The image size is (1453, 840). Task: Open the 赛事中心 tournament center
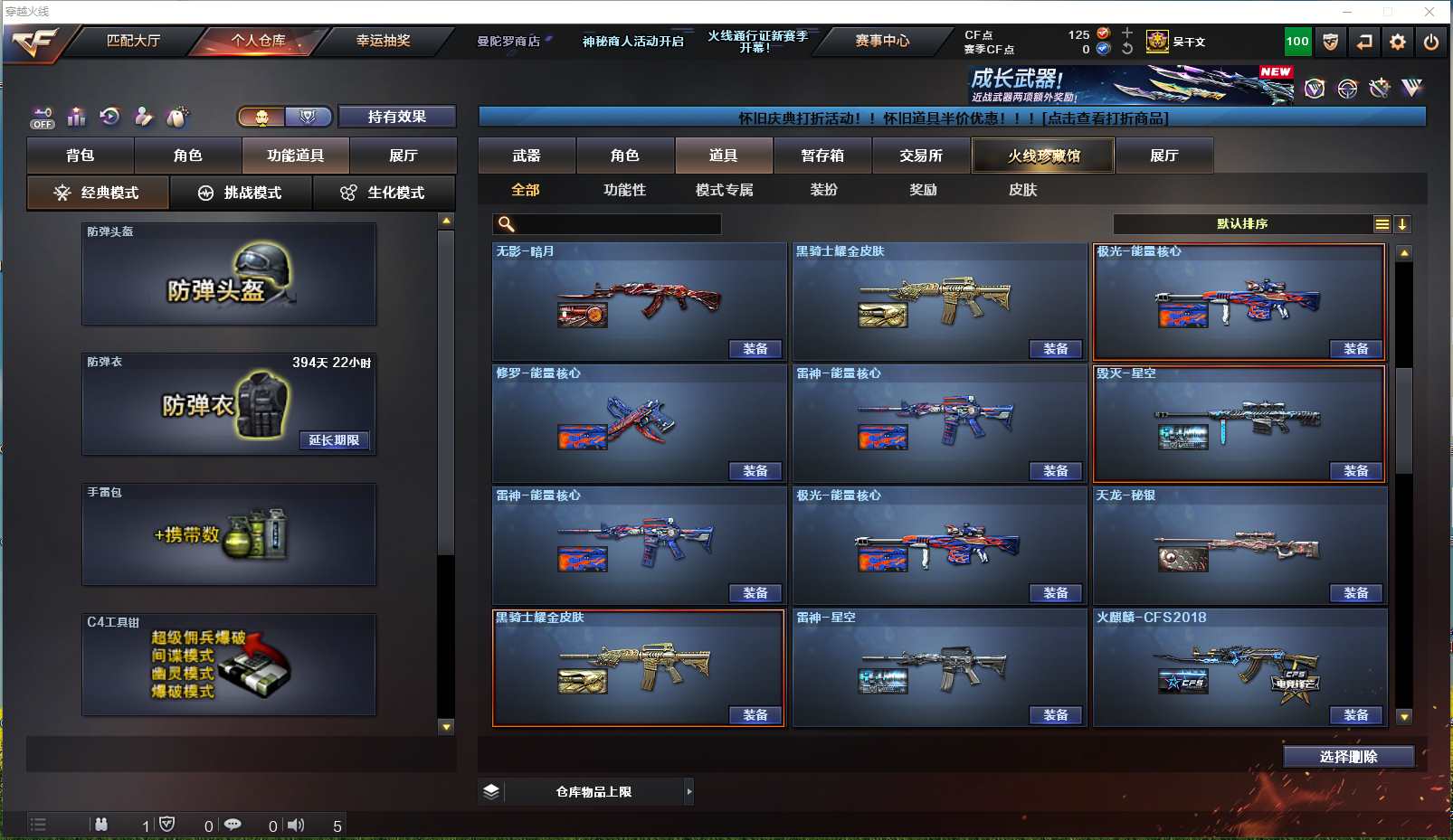882,41
